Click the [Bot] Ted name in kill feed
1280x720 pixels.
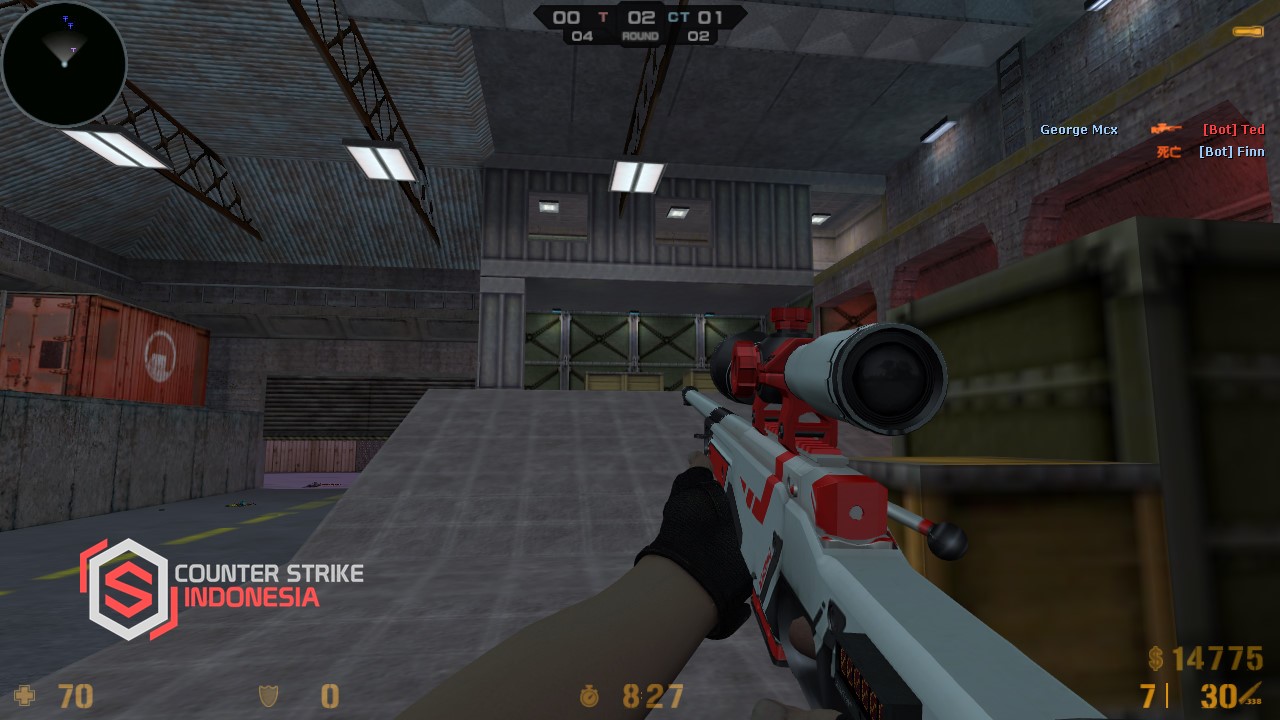(x=1233, y=129)
